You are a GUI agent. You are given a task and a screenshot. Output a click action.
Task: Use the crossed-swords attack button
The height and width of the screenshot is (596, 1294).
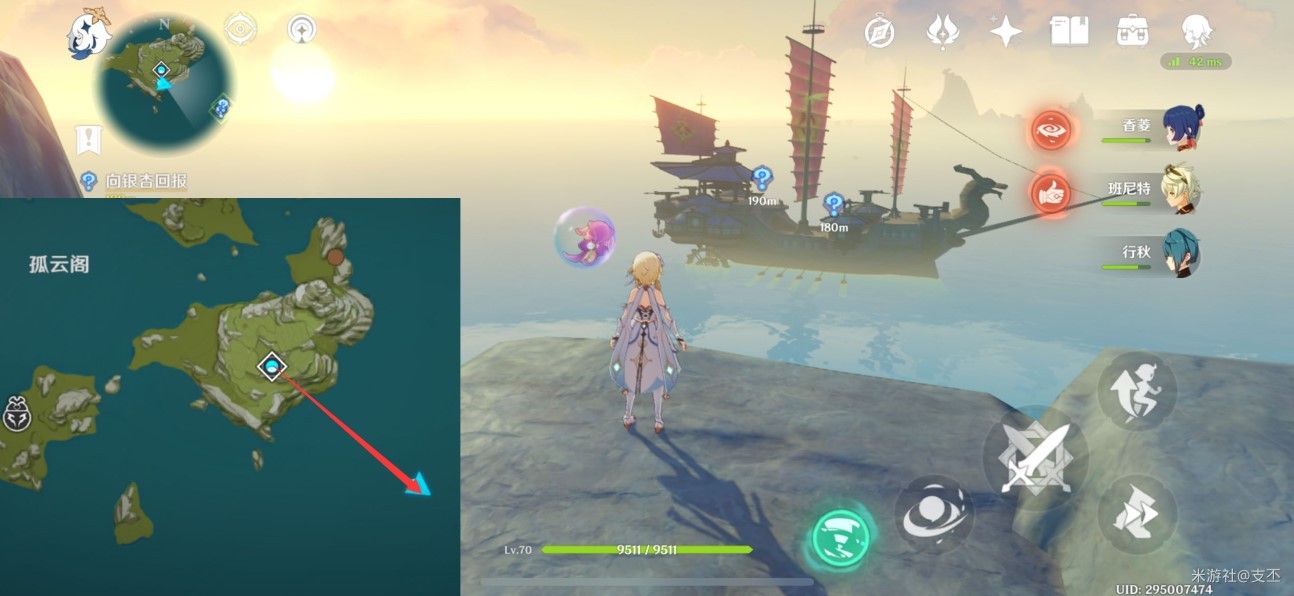pyautogui.click(x=1035, y=459)
